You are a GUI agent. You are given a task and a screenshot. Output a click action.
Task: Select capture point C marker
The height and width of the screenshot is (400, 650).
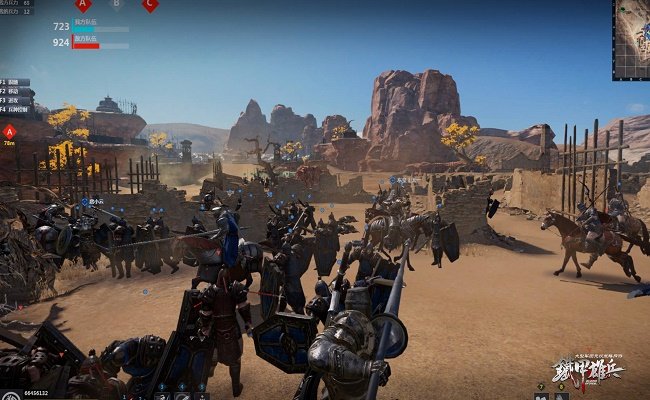click(x=149, y=5)
